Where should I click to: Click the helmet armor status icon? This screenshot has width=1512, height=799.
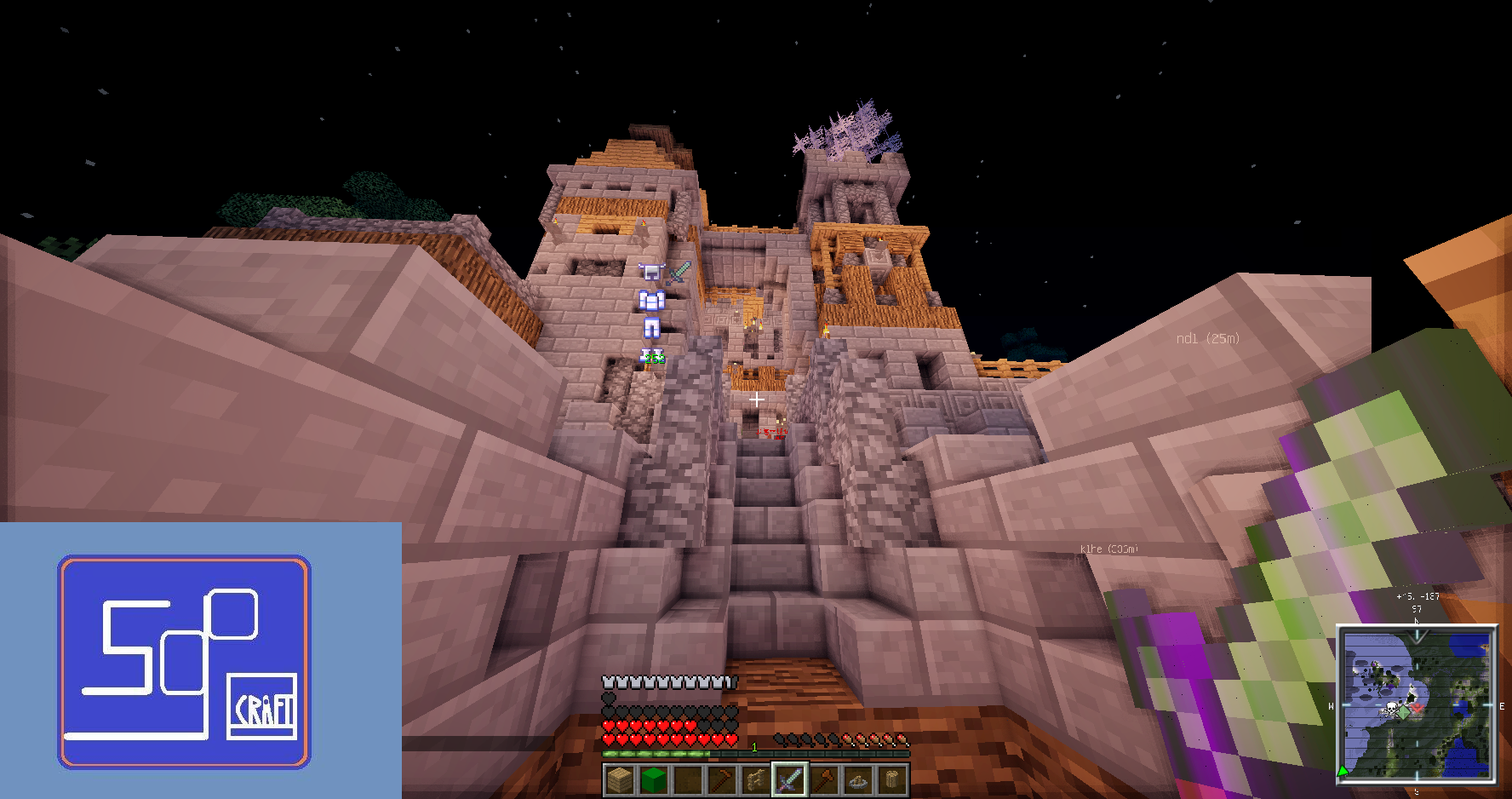point(651,272)
